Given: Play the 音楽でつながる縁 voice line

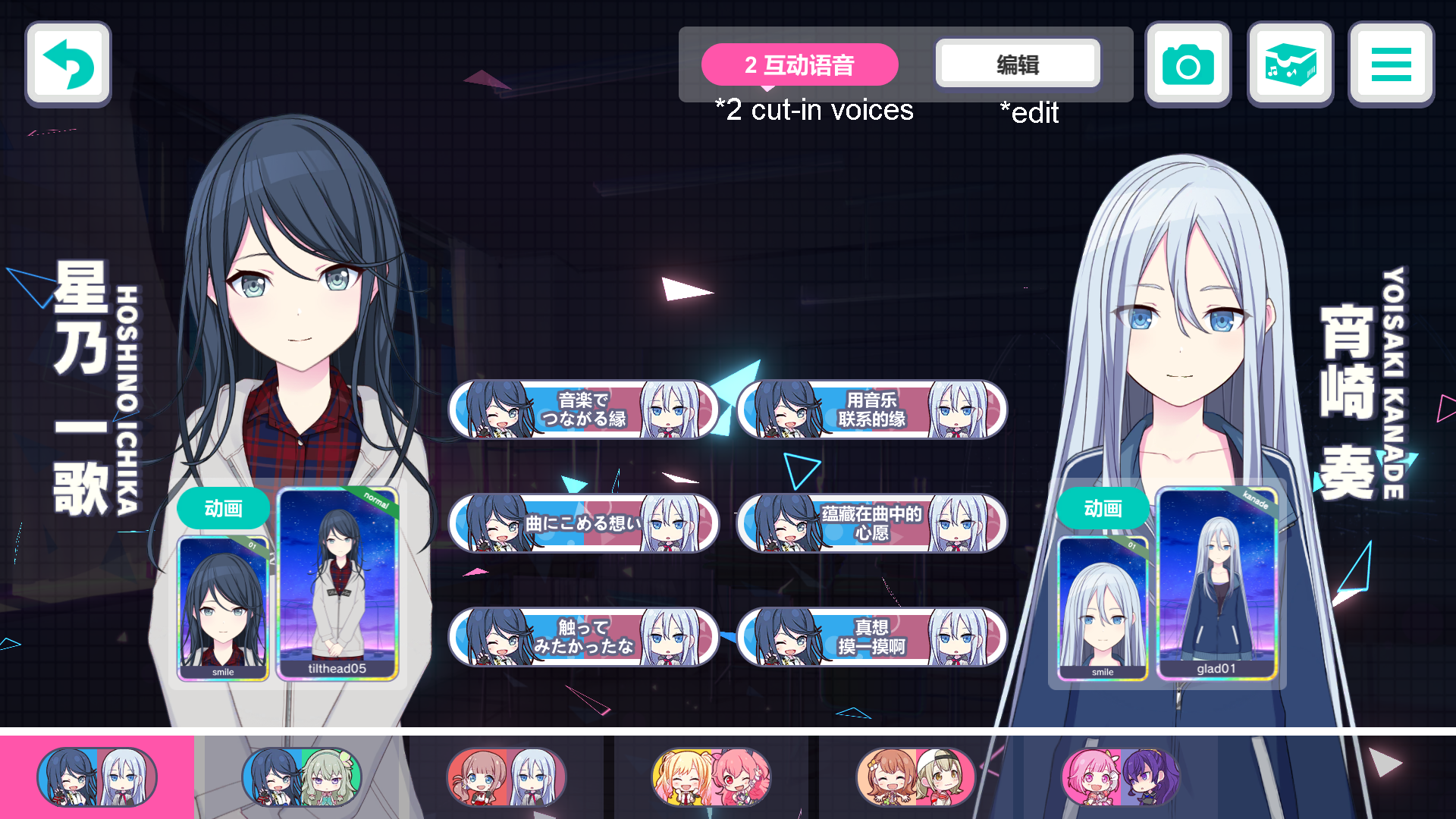Looking at the screenshot, I should click(583, 409).
